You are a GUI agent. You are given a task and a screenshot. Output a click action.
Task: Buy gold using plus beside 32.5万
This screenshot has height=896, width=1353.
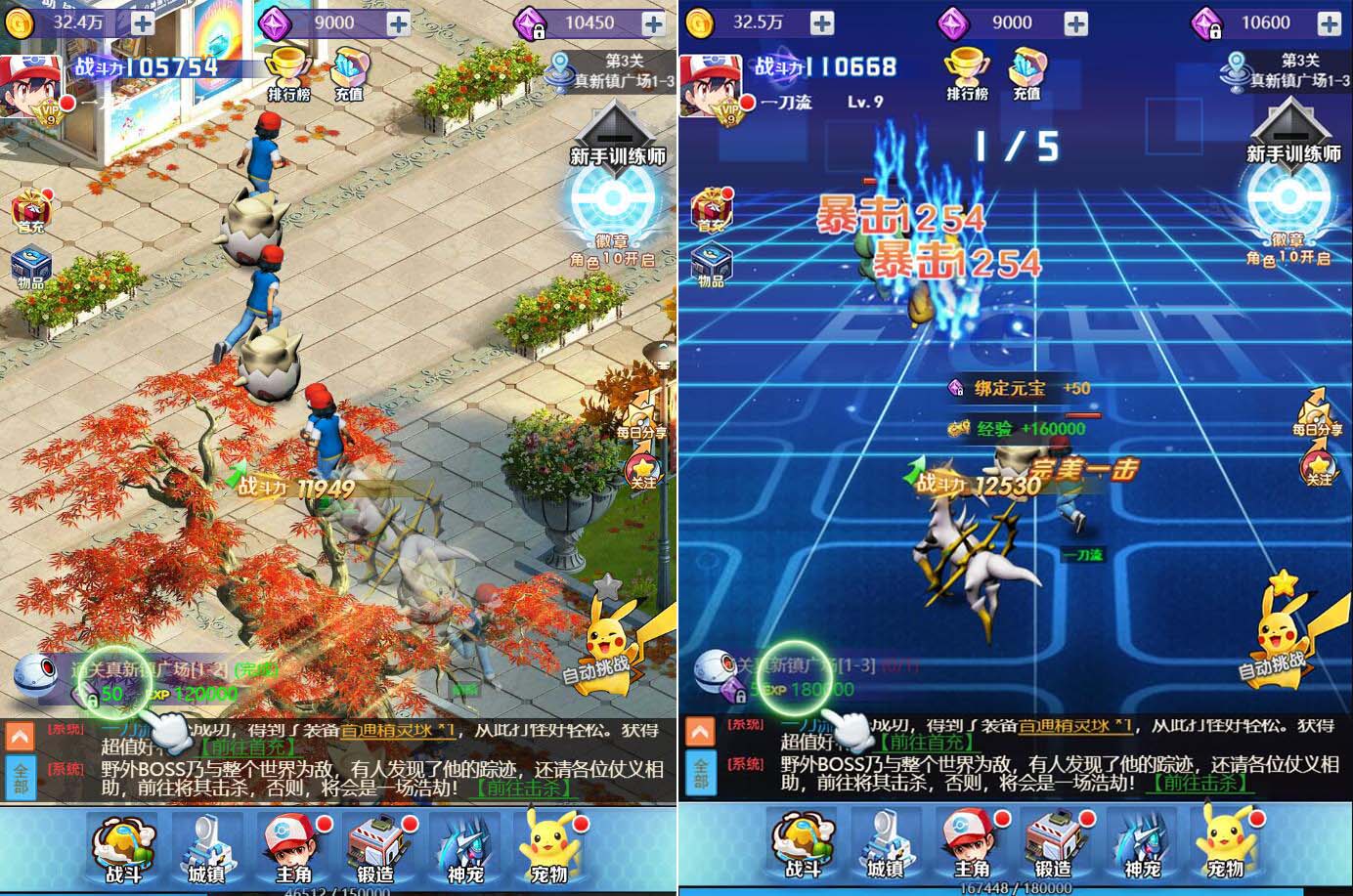(x=822, y=22)
